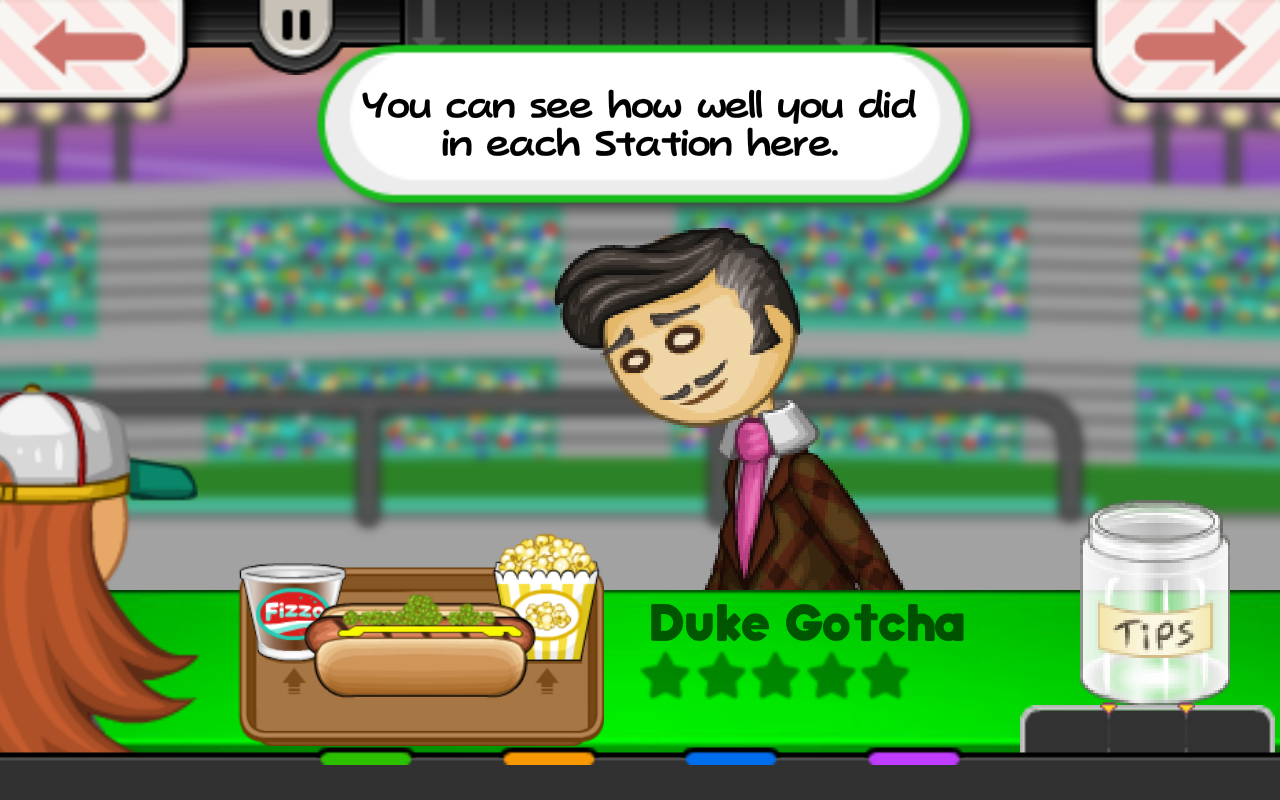Click the Tips jar
Screen dimensions: 1280x800
point(1154,606)
